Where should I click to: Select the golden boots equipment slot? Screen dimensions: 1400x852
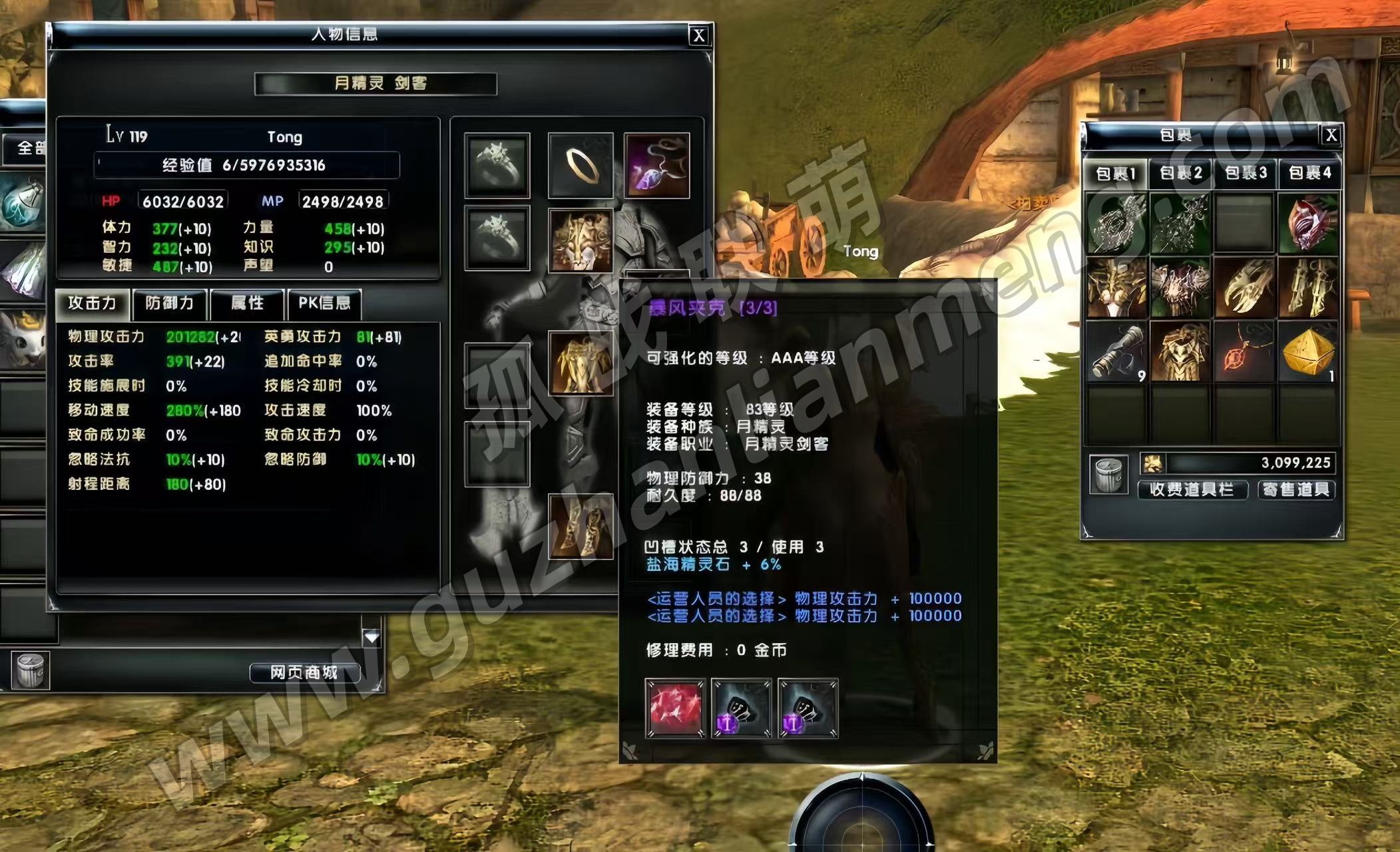click(581, 527)
